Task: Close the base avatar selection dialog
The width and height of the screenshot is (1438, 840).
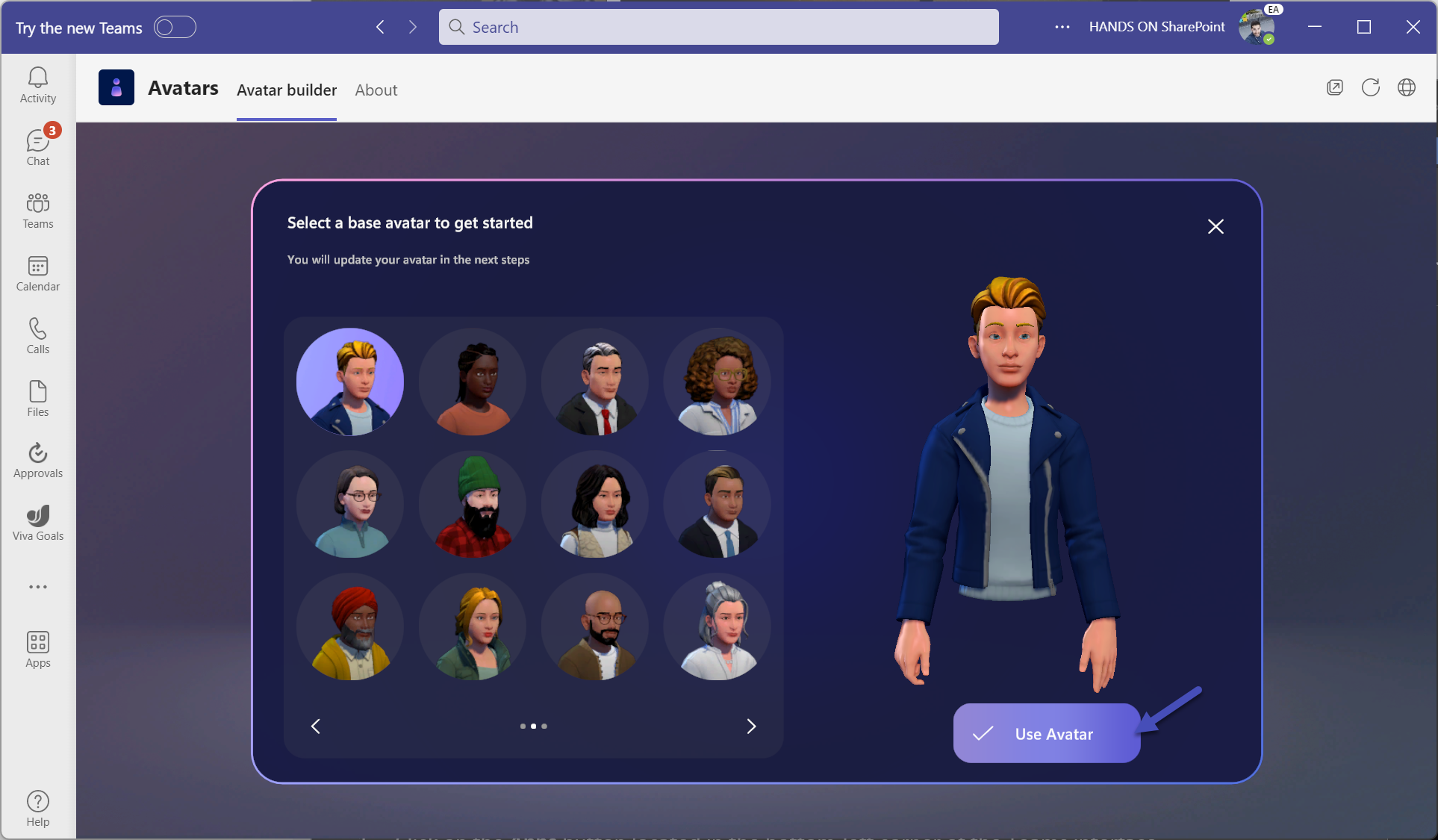Action: 1216,226
